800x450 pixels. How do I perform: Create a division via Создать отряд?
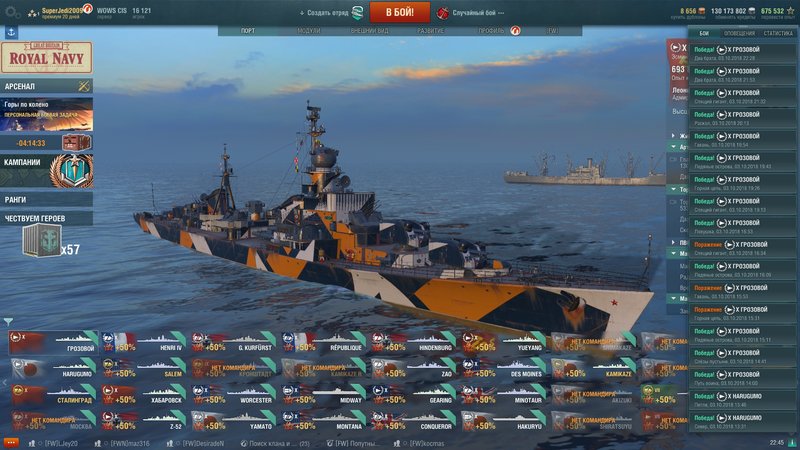(x=329, y=12)
